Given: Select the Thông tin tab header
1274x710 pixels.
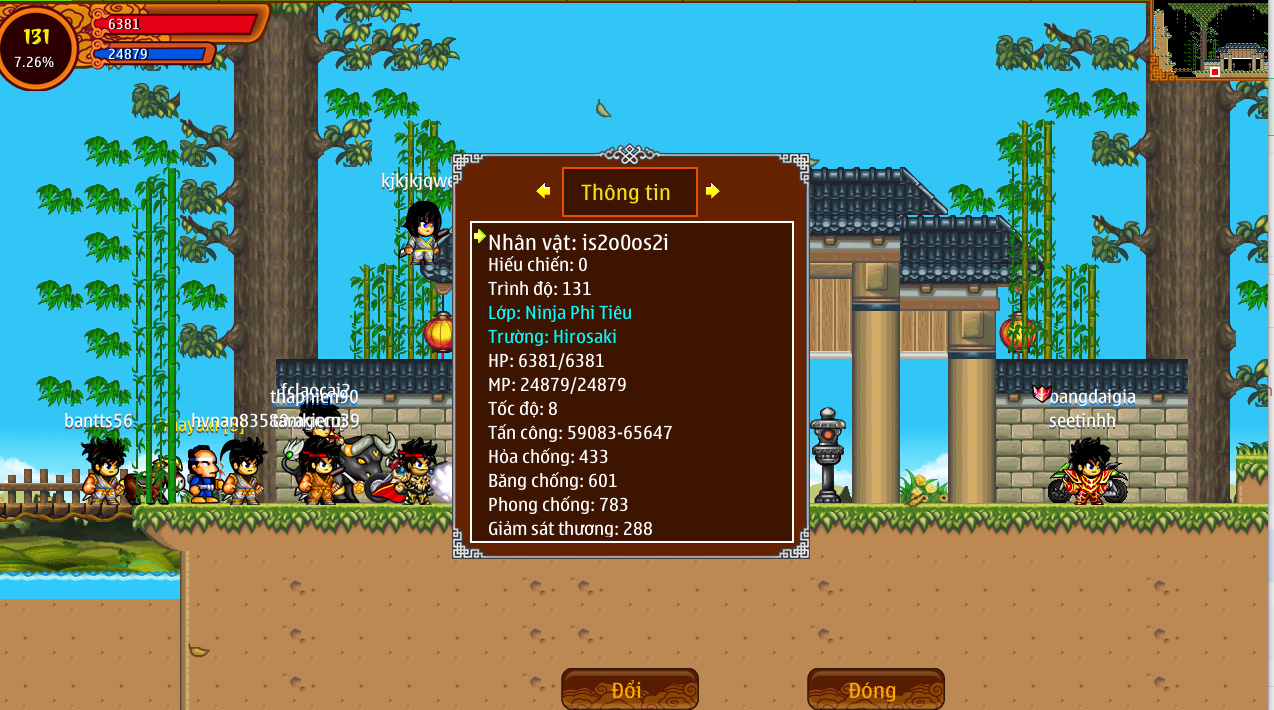Looking at the screenshot, I should [628, 192].
